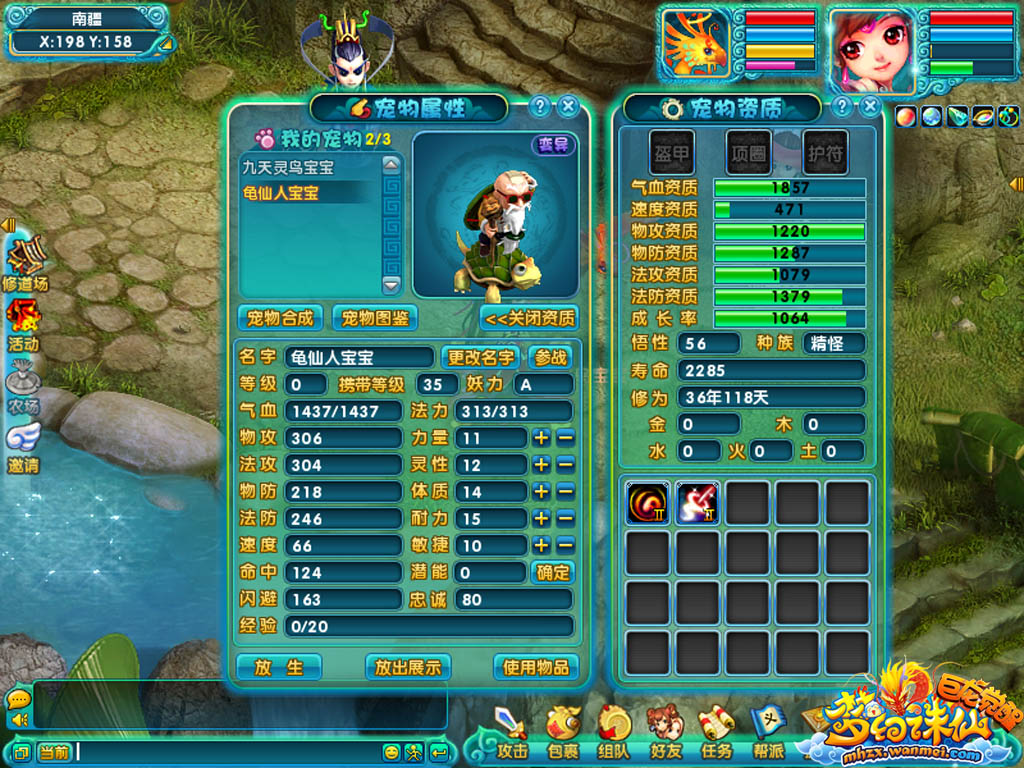This screenshot has width=1024, height=768.
Task: Close the 宠物属性 pet attributes window
Action: point(568,106)
